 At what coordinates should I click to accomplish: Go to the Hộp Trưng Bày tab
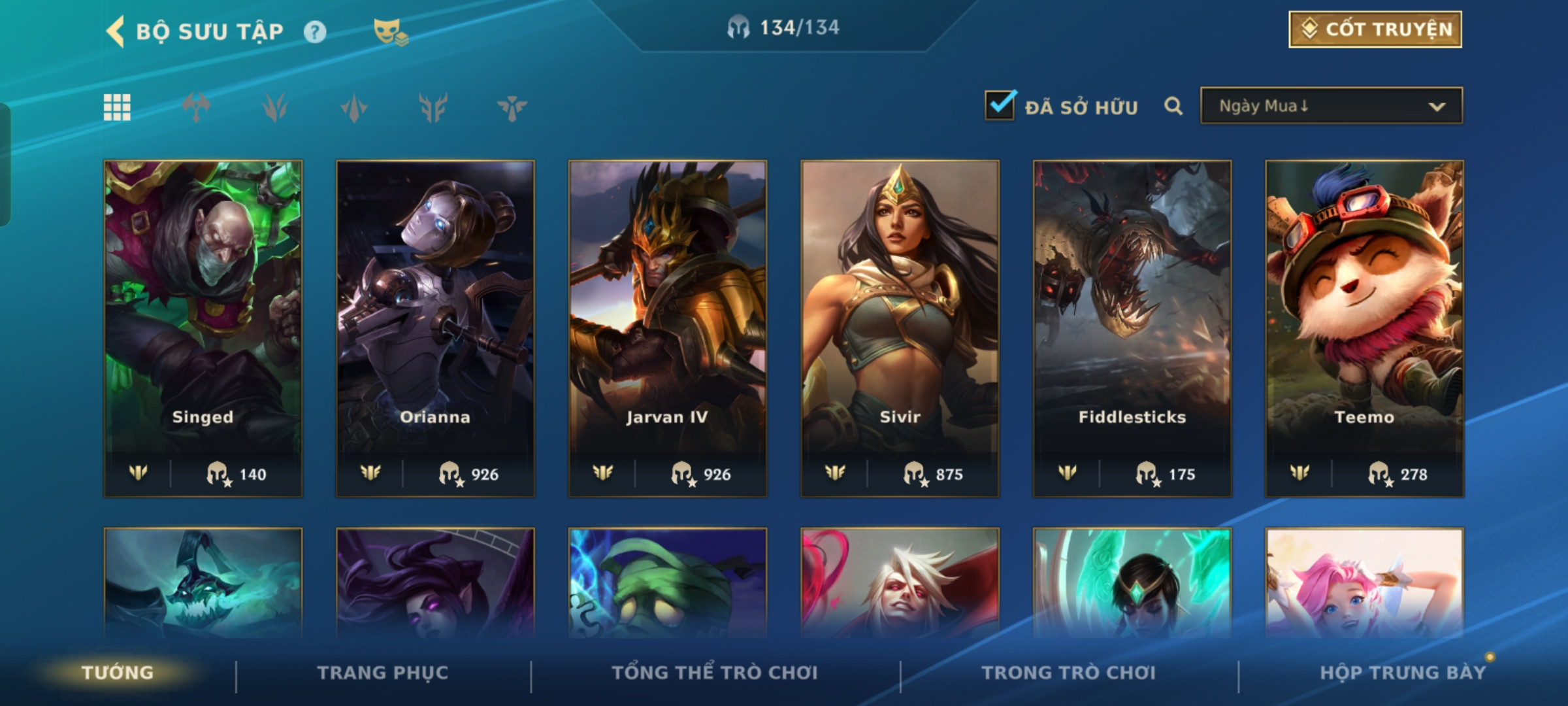click(1402, 673)
